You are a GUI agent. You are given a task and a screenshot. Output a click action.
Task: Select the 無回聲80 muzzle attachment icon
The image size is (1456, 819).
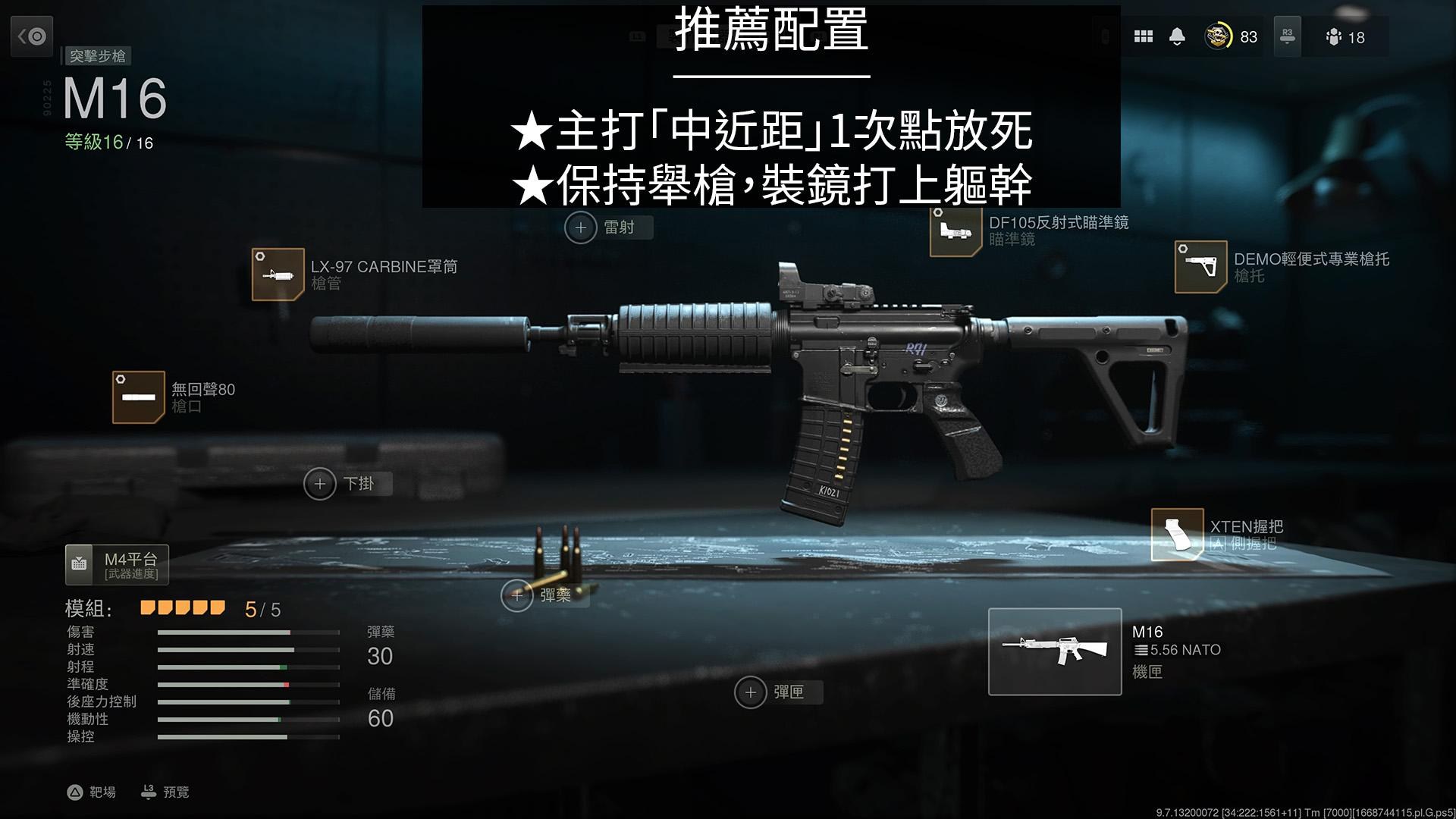[139, 397]
